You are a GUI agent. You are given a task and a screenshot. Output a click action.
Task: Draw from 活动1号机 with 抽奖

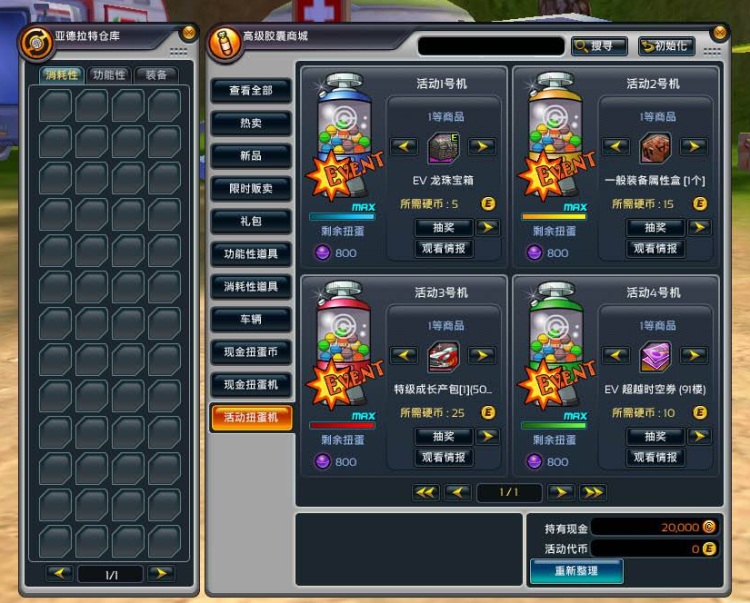[444, 227]
